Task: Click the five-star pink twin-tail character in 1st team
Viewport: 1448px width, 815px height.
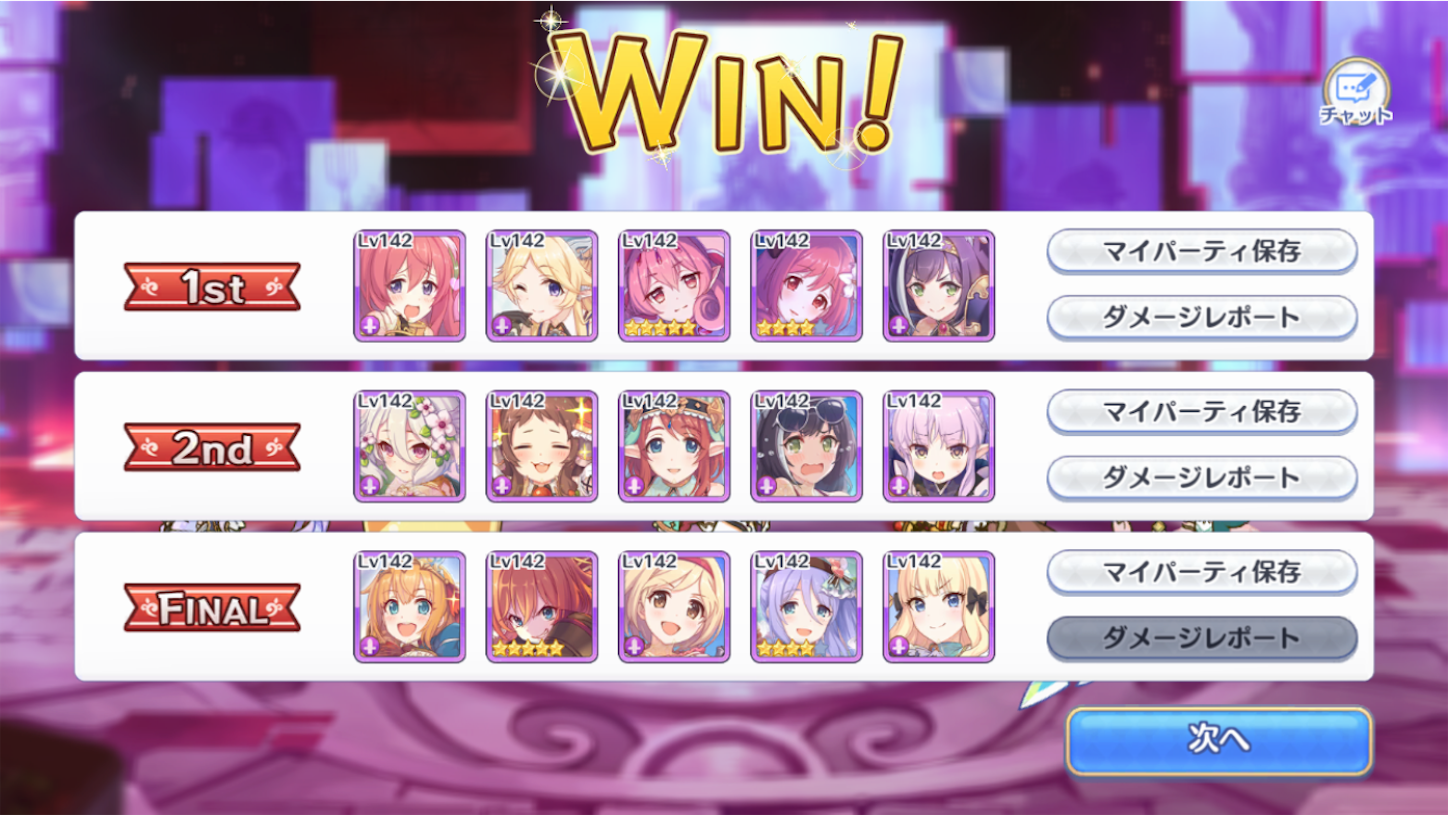Action: [674, 285]
